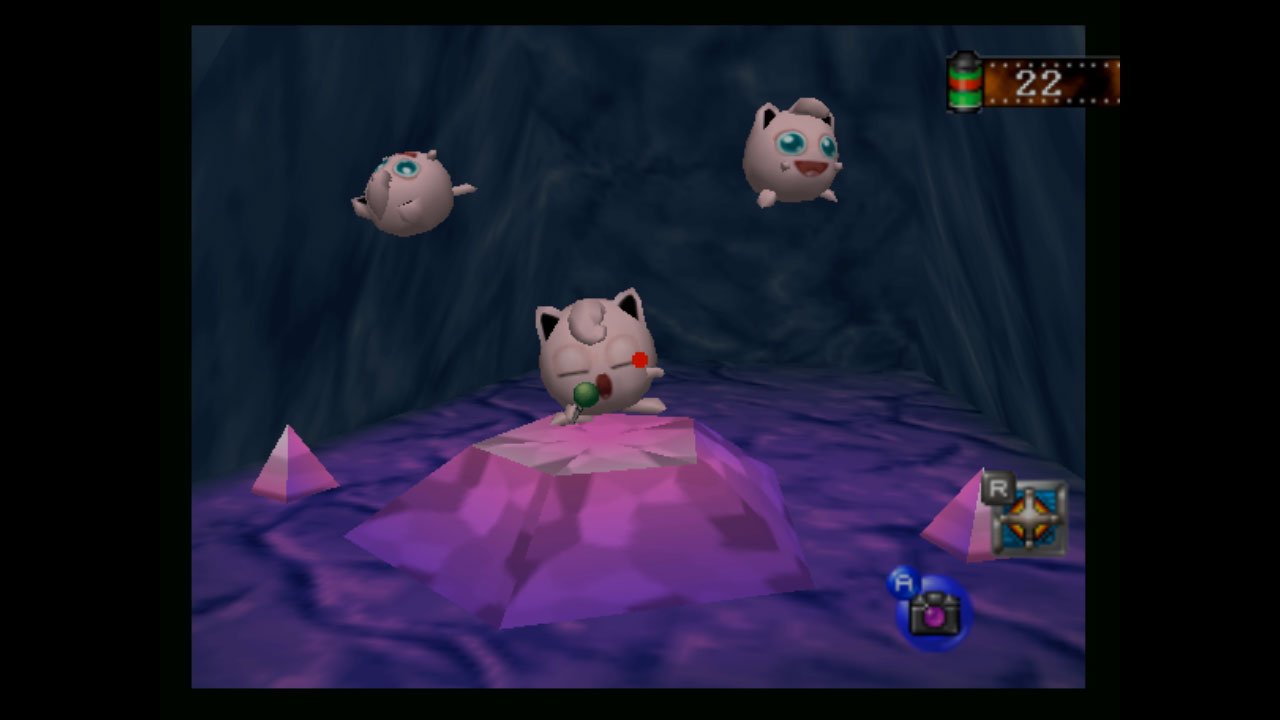Click the gray R button label
Viewport: 1280px width, 720px height.
click(x=999, y=489)
